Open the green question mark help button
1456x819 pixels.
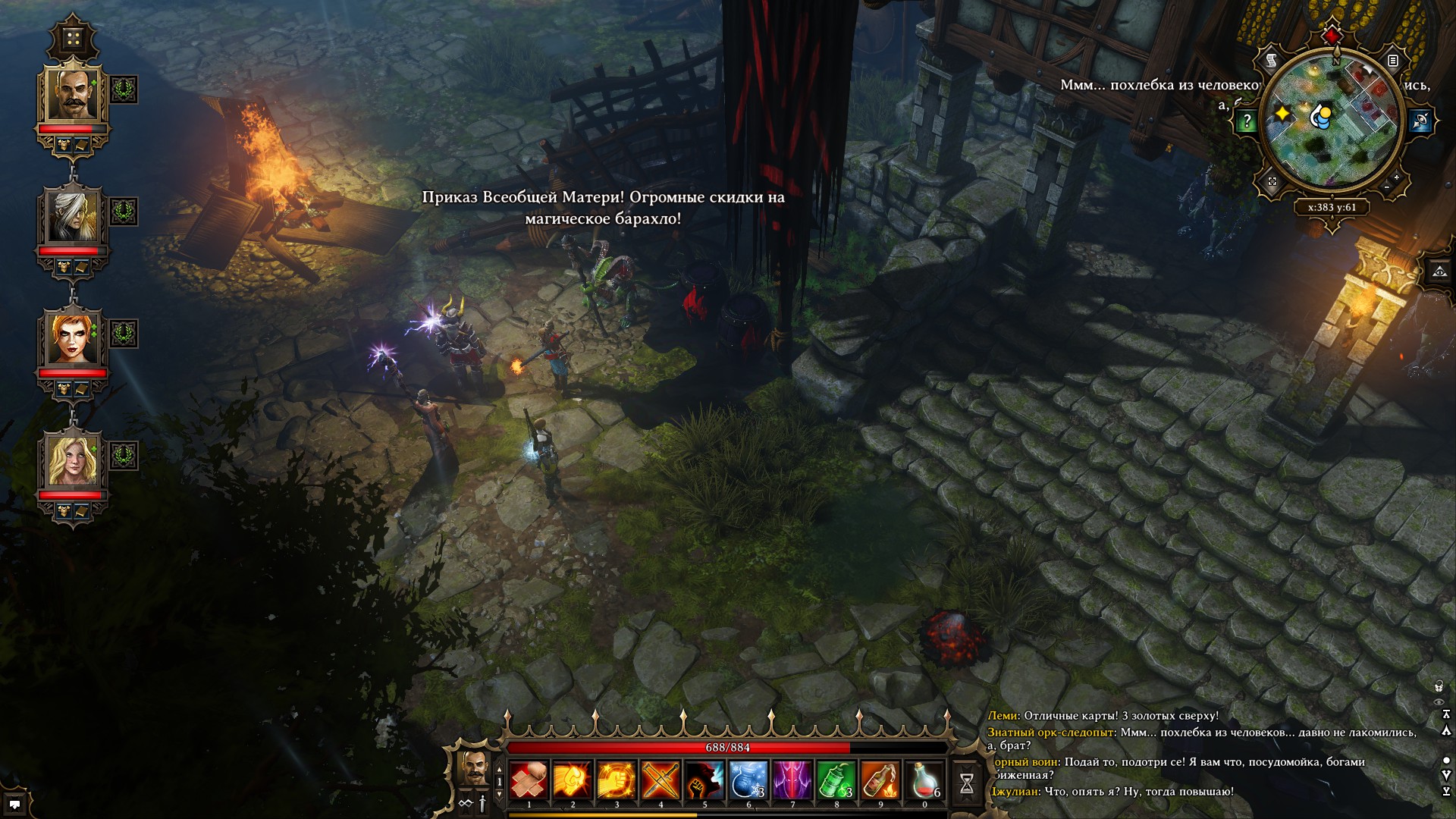point(1247,121)
